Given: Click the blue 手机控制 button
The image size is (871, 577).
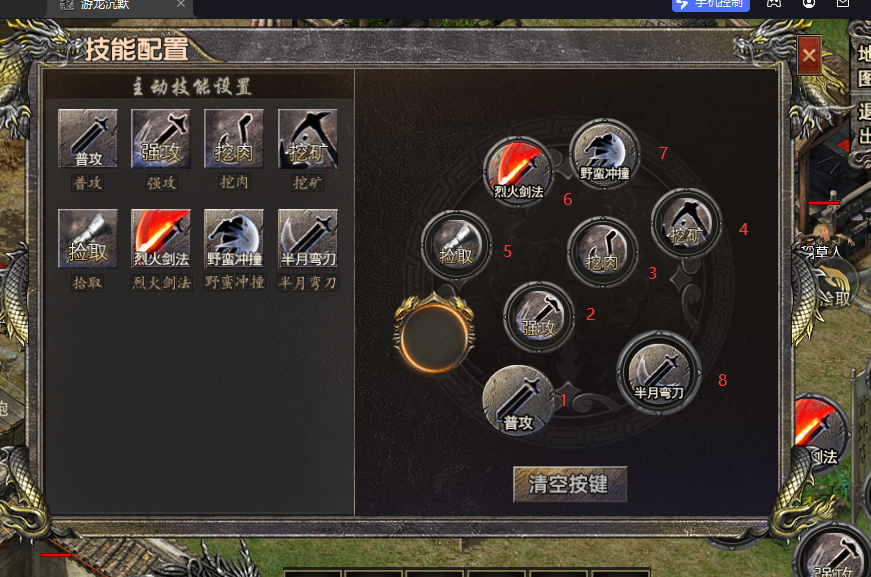Looking at the screenshot, I should (711, 4).
